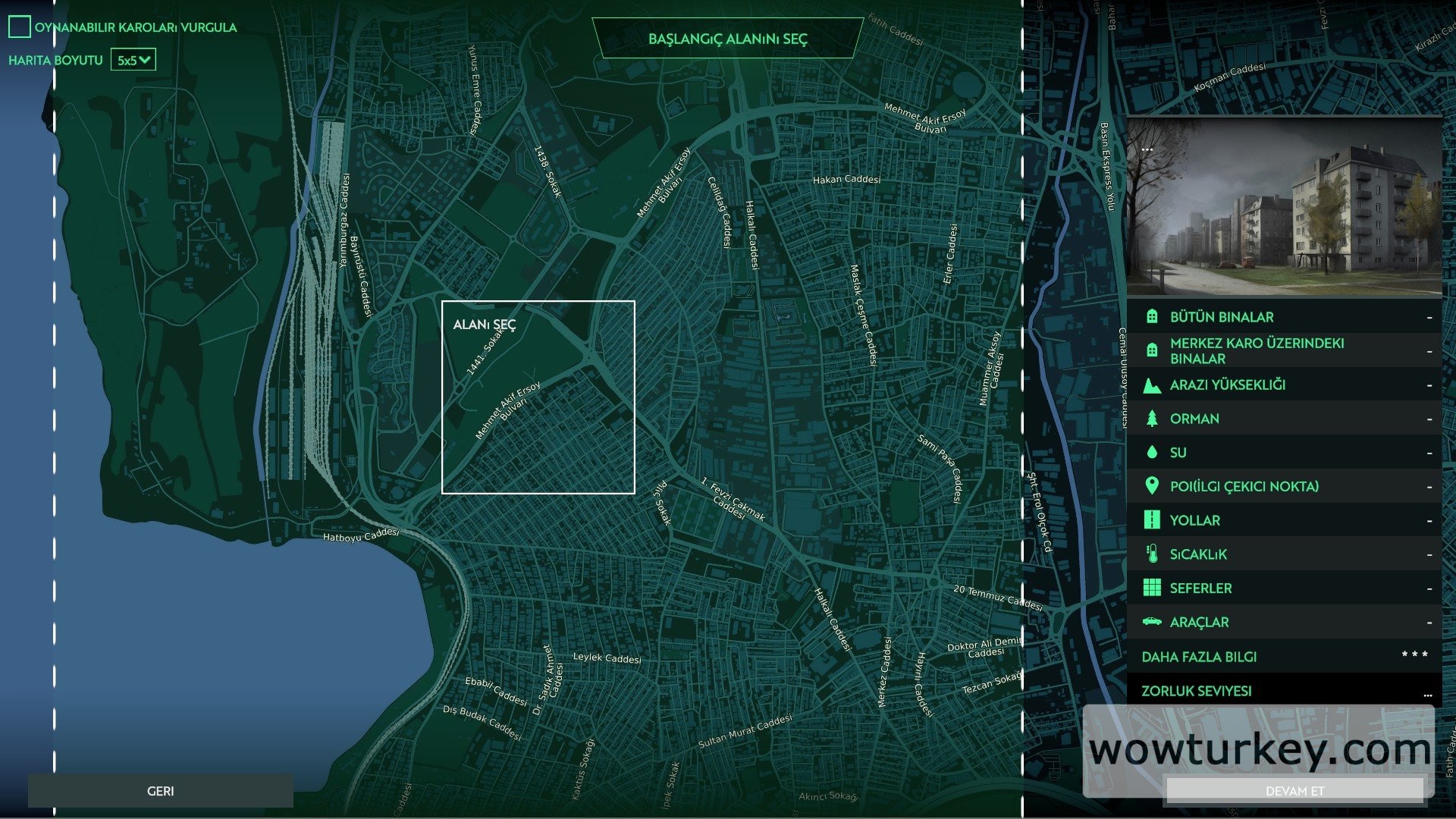Select the highlighted Alanı Seç map square

(538, 397)
